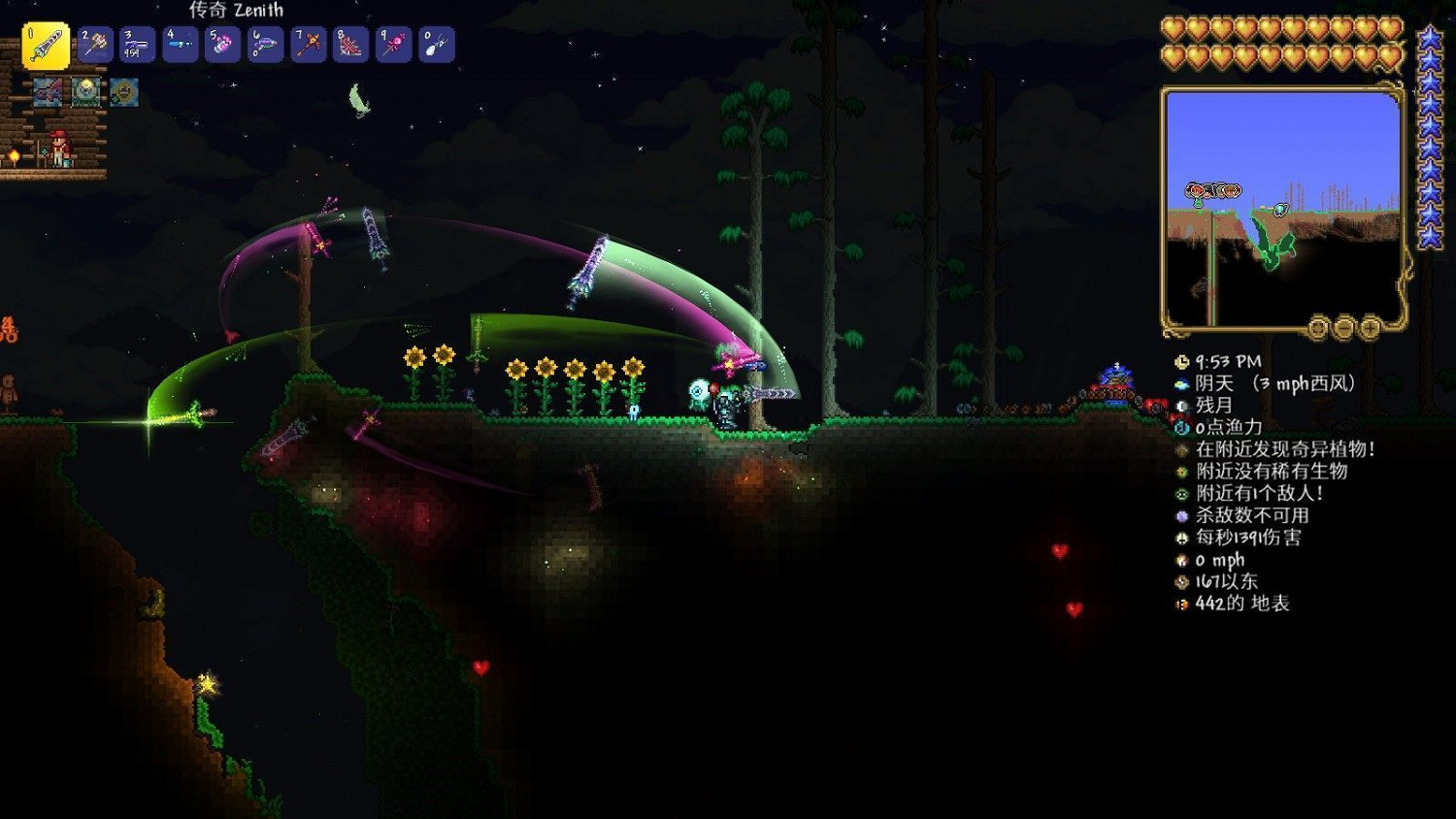The width and height of the screenshot is (1456, 819).
Task: Toggle the lifeform analyzer info display
Action: click(1181, 473)
